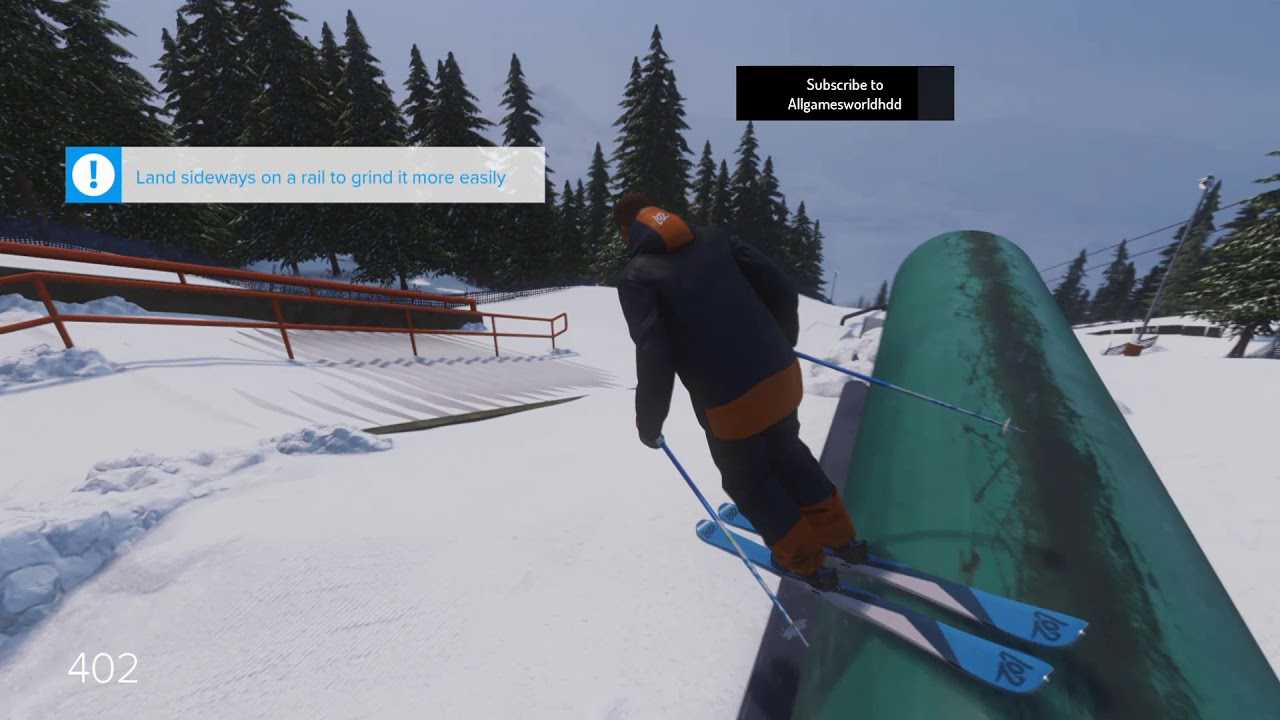1280x720 pixels.
Task: Click the Subscribe to Allgamesworldhdd banner
Action: [x=844, y=94]
